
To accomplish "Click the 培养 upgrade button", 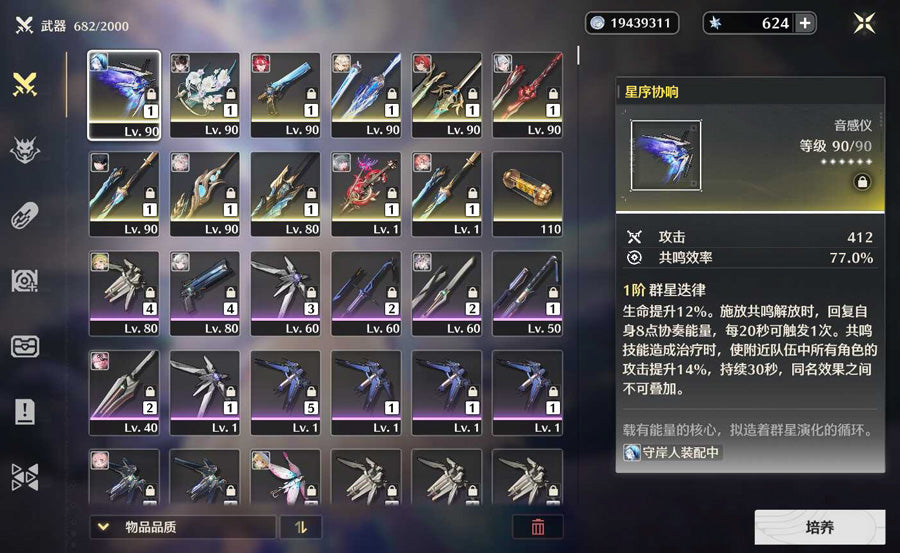I will click(819, 527).
